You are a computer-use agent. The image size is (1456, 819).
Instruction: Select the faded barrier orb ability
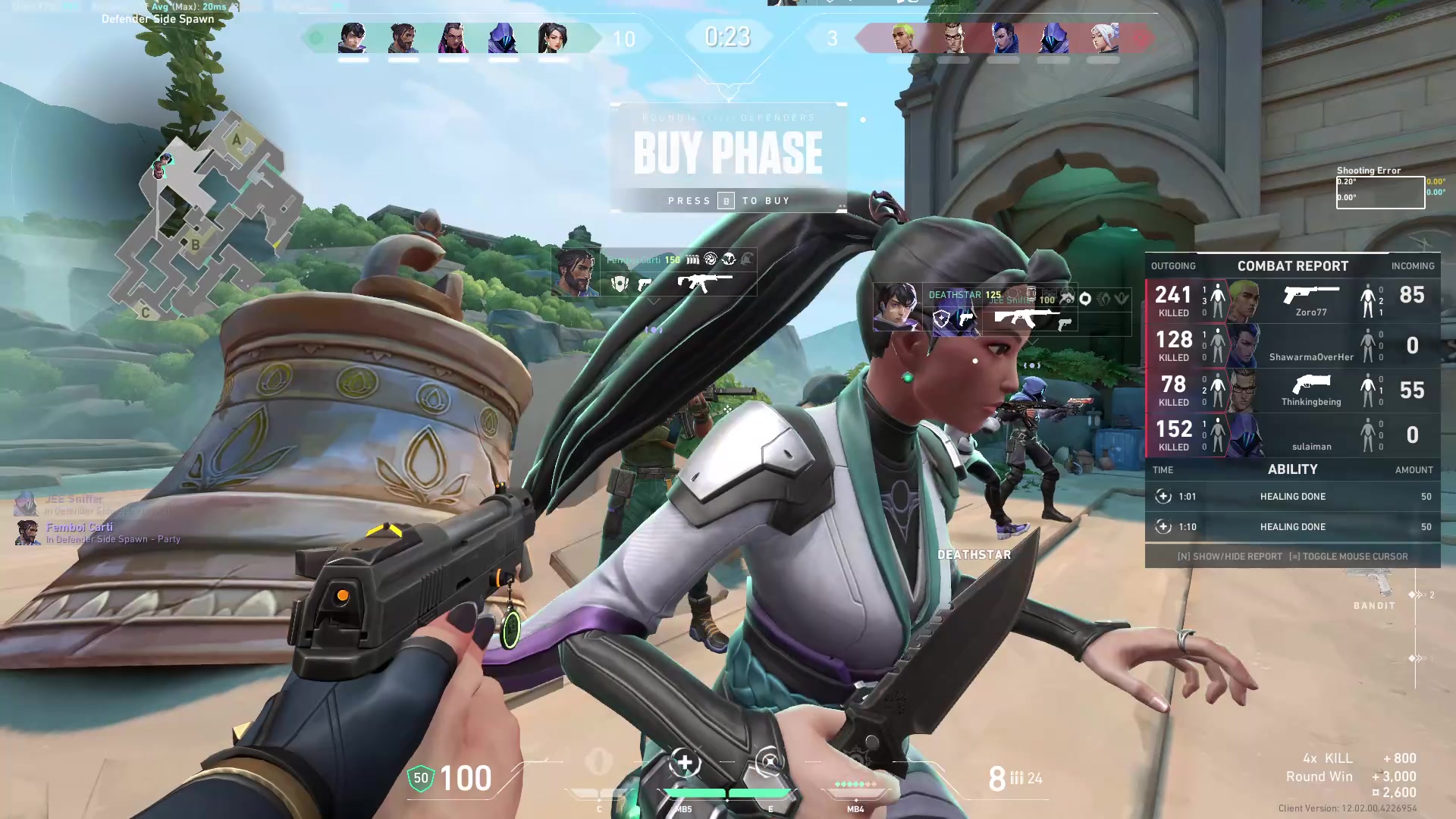(599, 763)
